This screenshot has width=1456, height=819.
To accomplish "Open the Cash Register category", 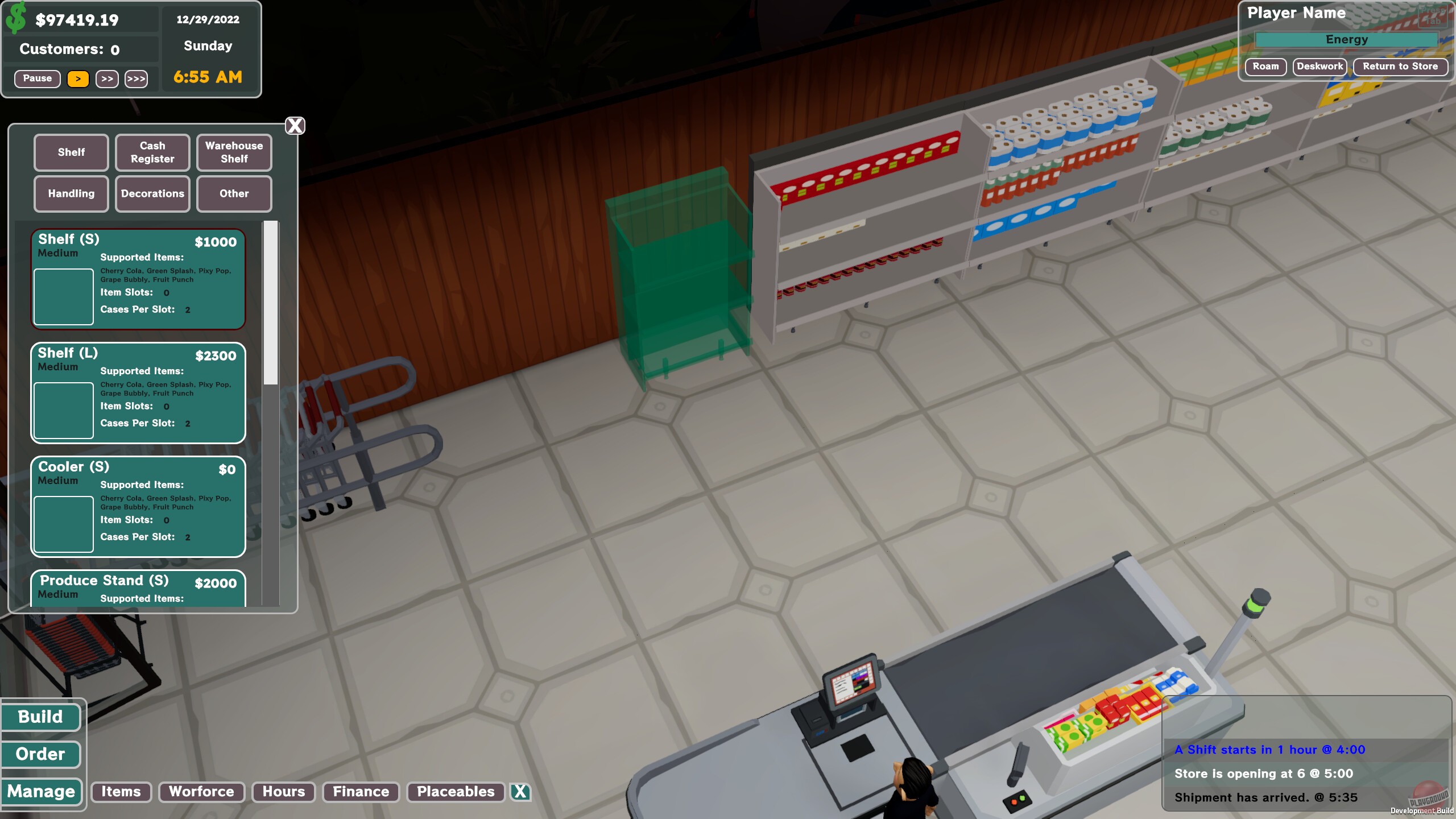I will click(x=152, y=152).
